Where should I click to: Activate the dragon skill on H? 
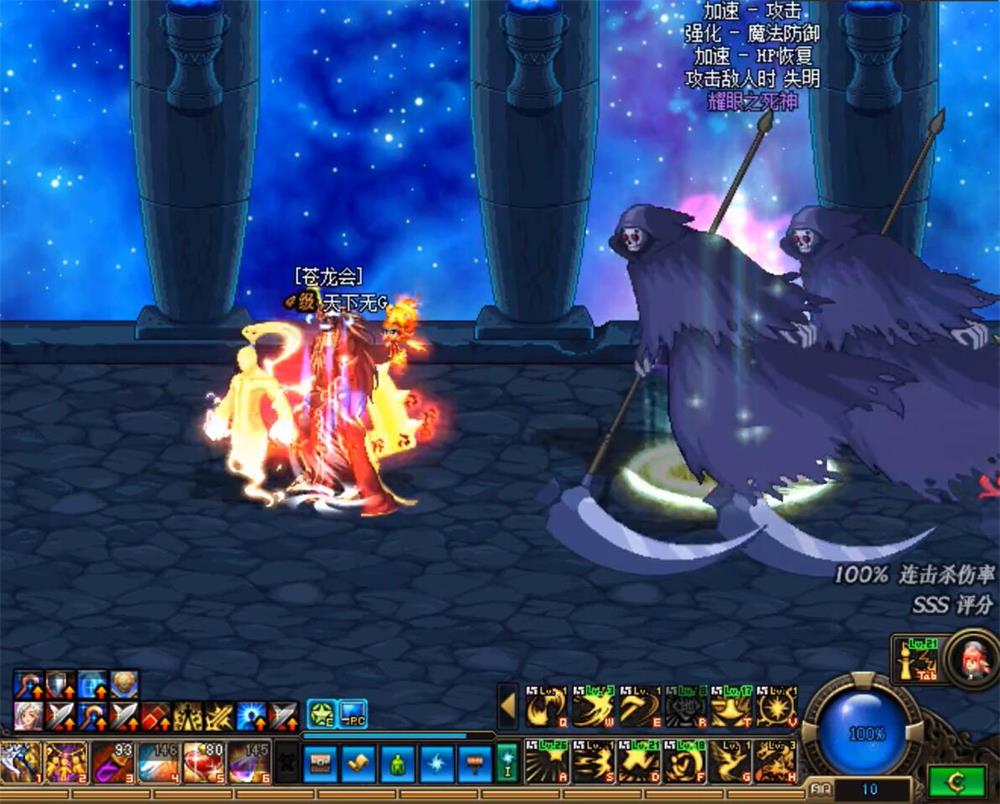click(x=777, y=763)
